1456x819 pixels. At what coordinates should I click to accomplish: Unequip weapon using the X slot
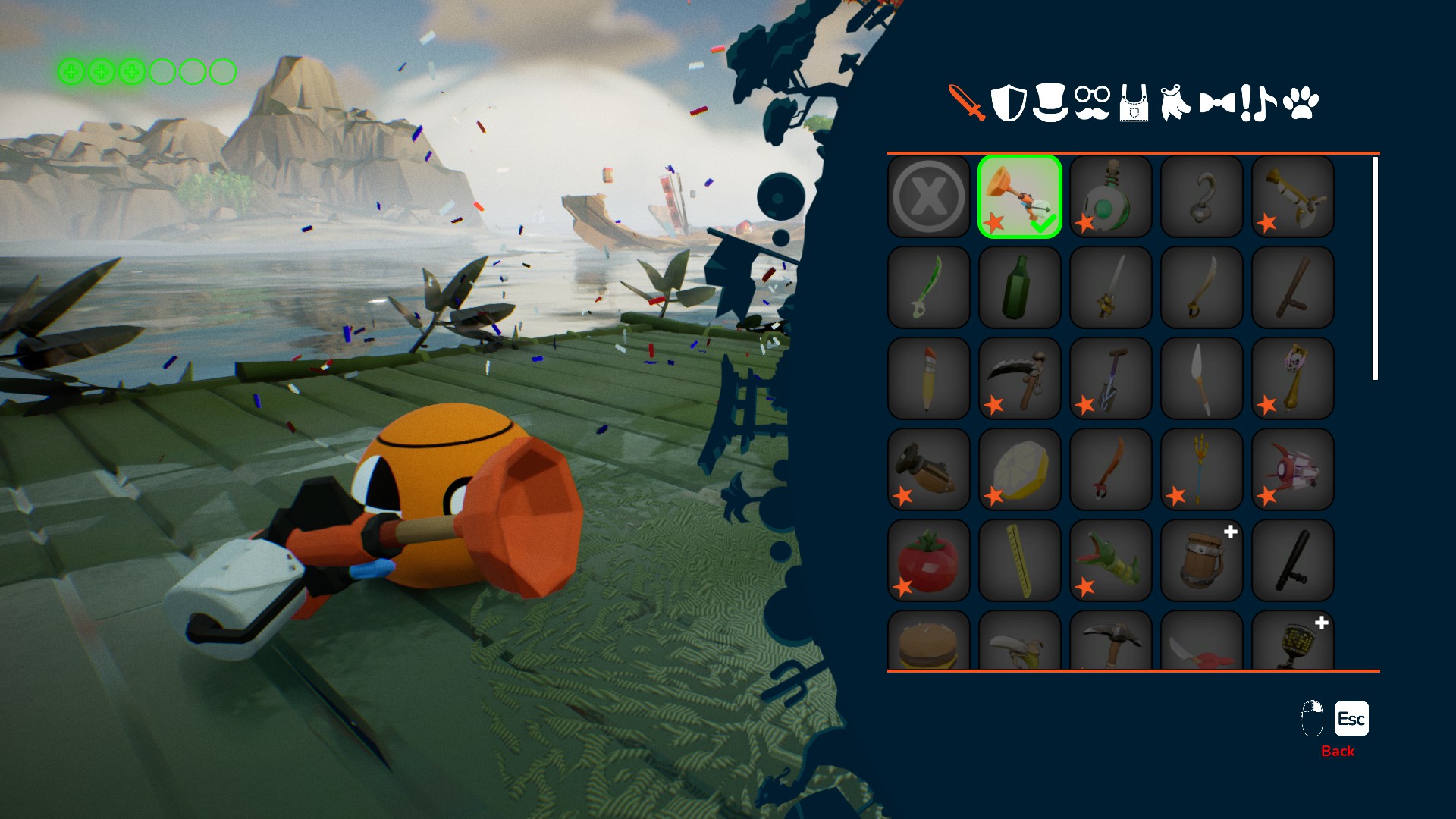[x=929, y=197]
